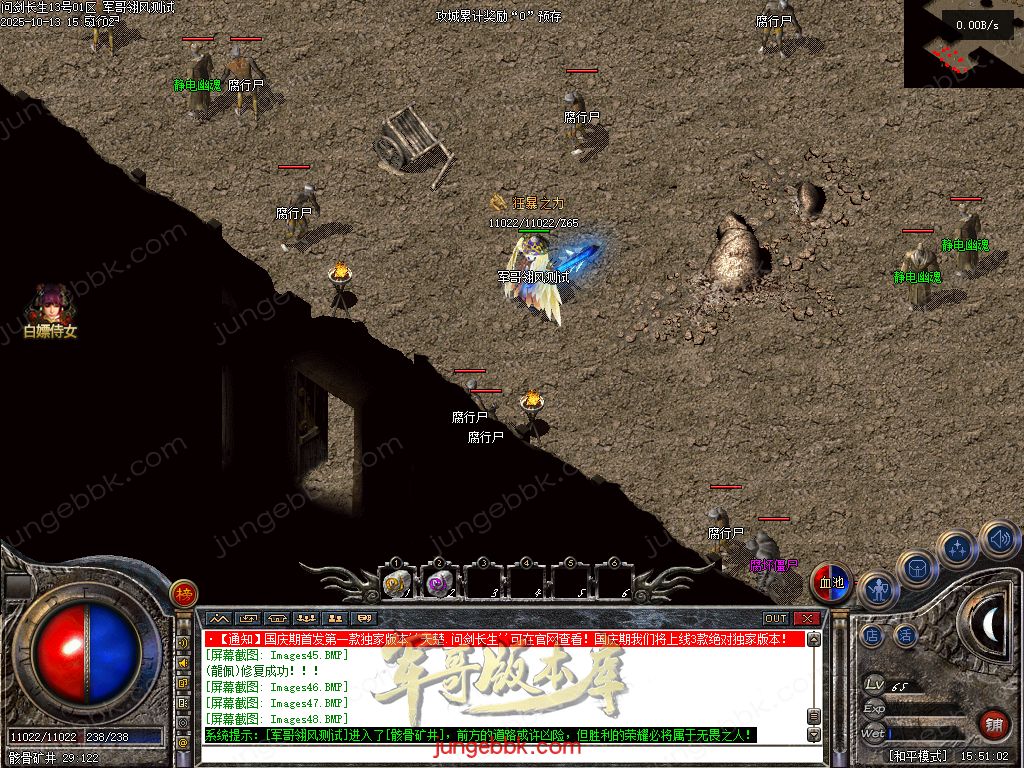
Task: Open the red 铺 stall button
Action: point(992,724)
